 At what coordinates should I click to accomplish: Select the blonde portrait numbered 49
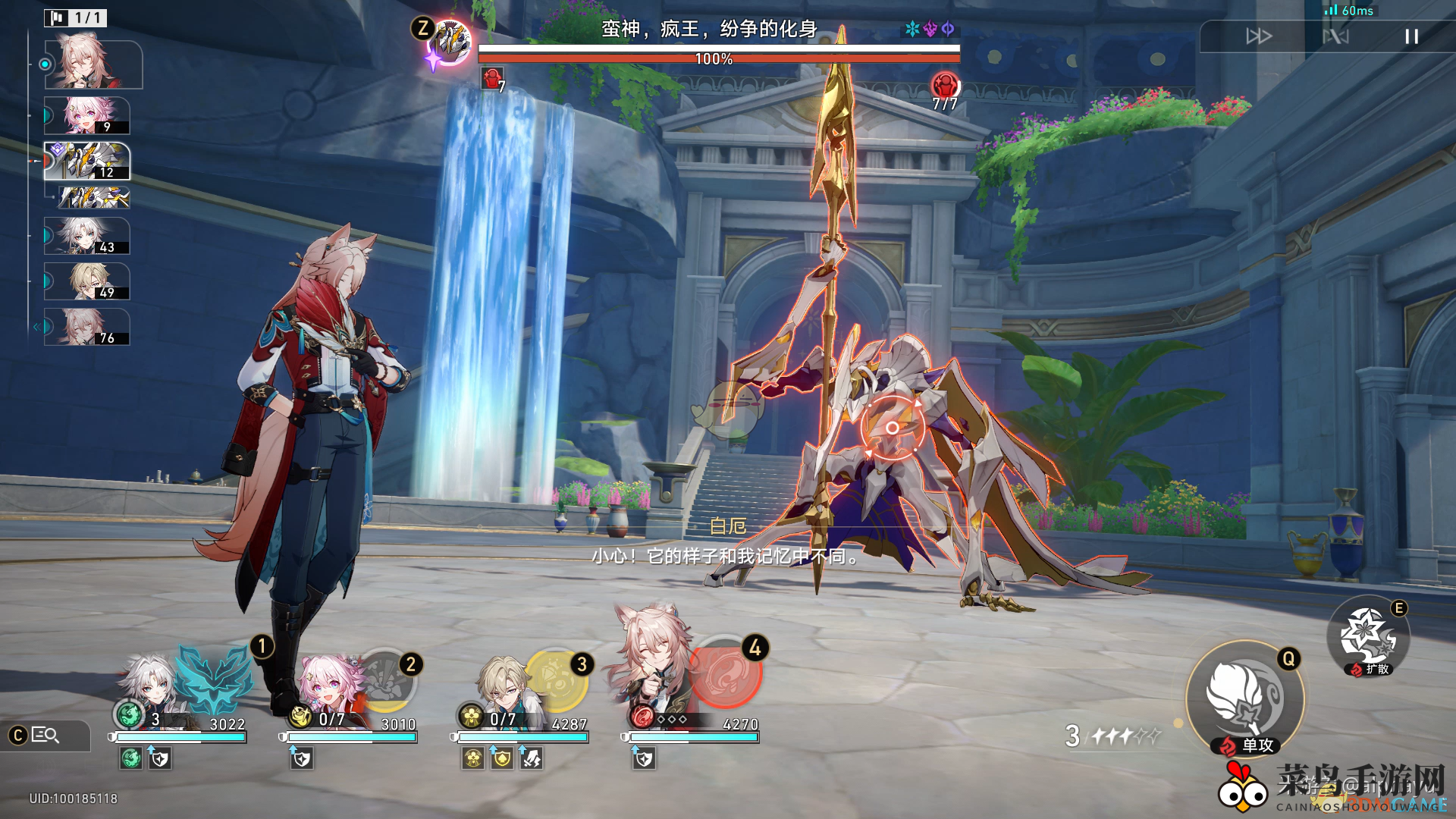(86, 281)
